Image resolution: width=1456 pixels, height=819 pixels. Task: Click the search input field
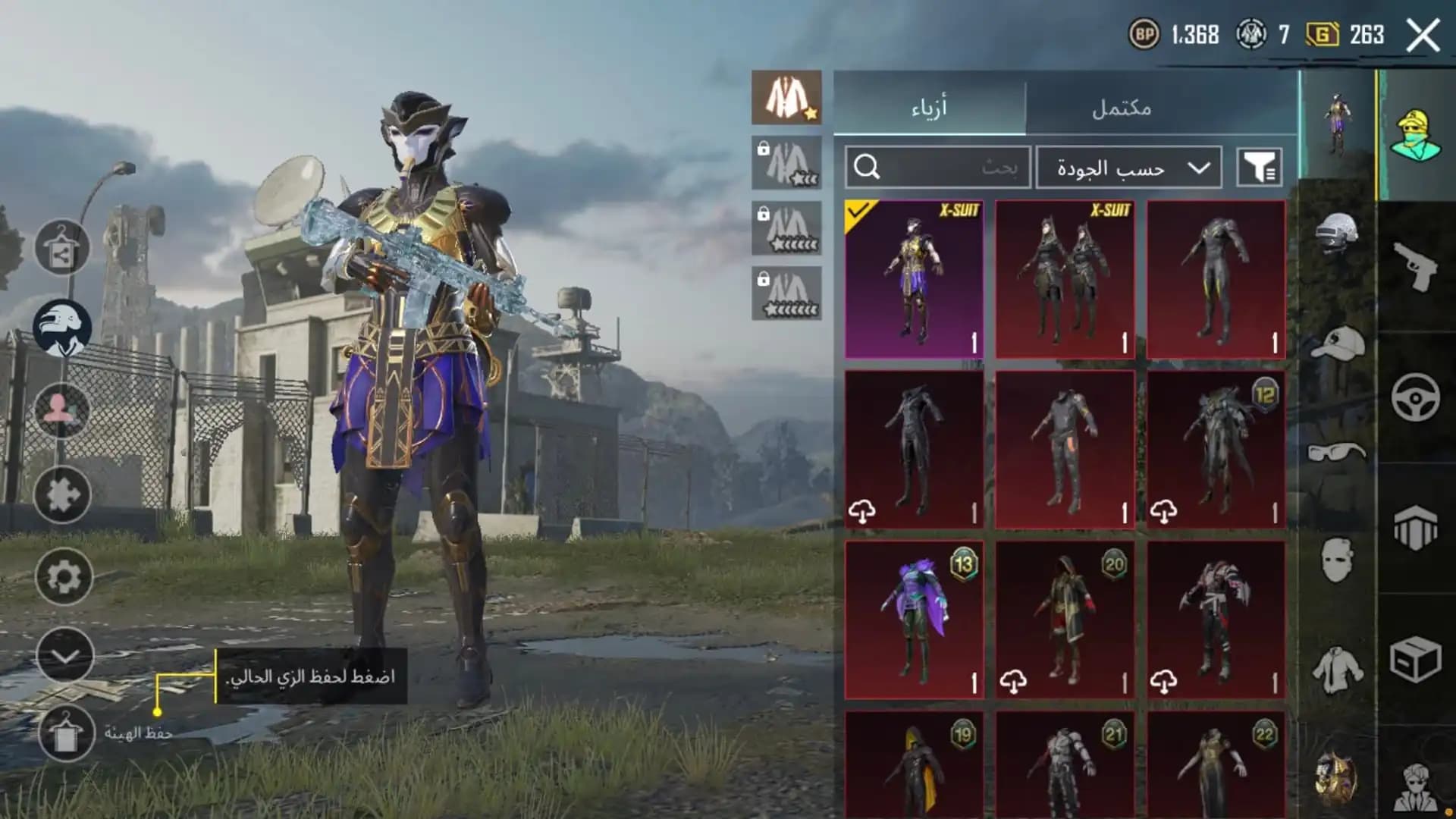[x=937, y=167]
